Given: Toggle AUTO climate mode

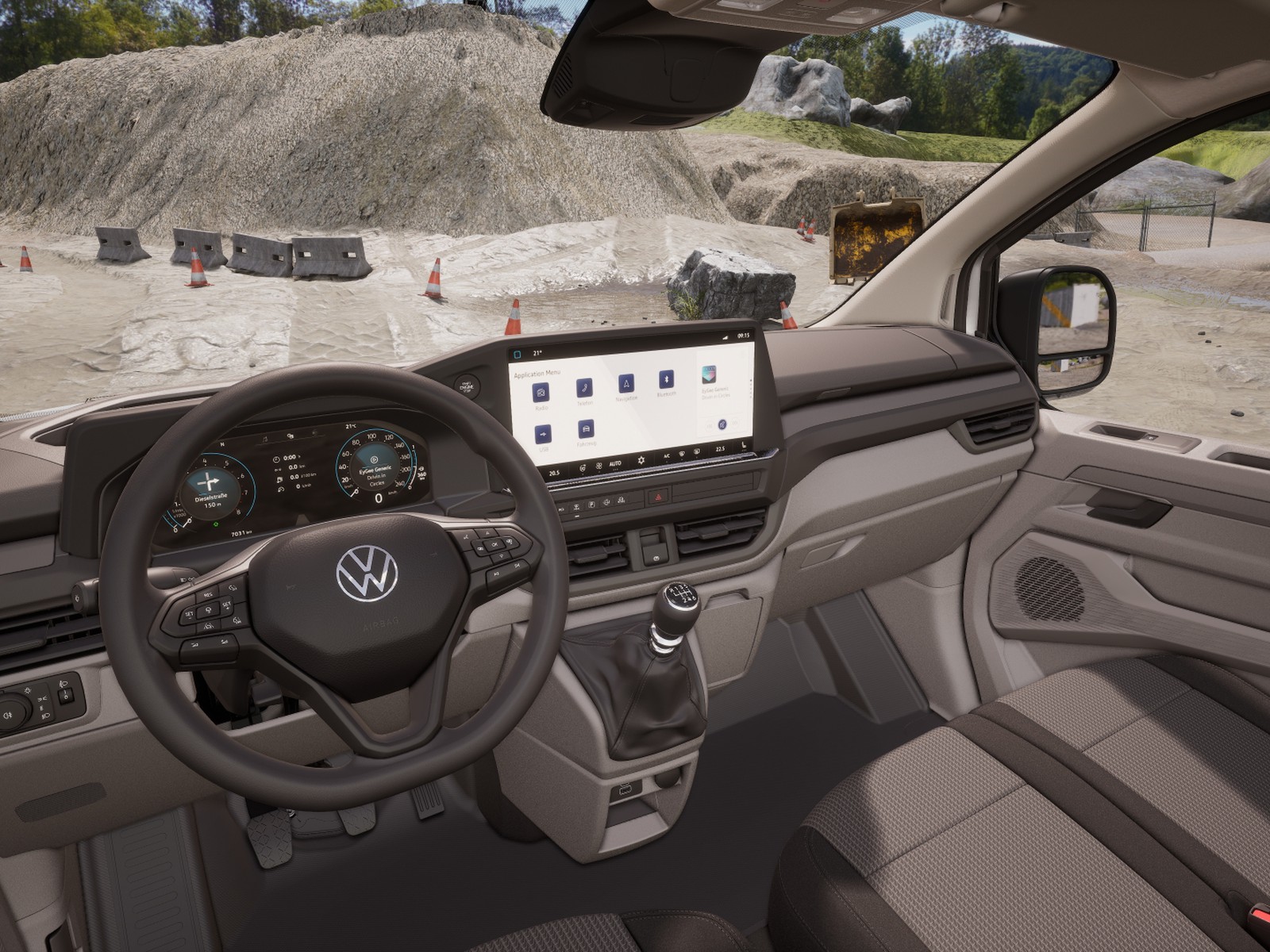Looking at the screenshot, I should click(615, 464).
